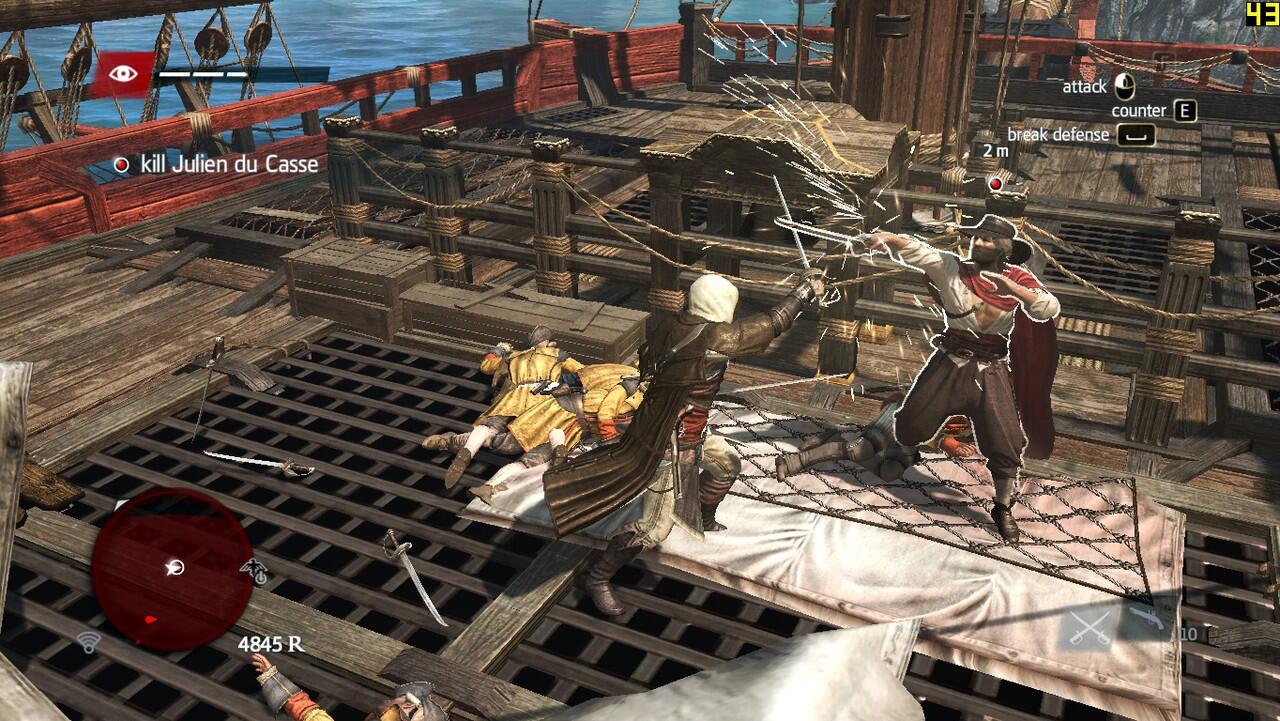Click the red eye detection icon
This screenshot has width=1280, height=721.
(x=124, y=73)
